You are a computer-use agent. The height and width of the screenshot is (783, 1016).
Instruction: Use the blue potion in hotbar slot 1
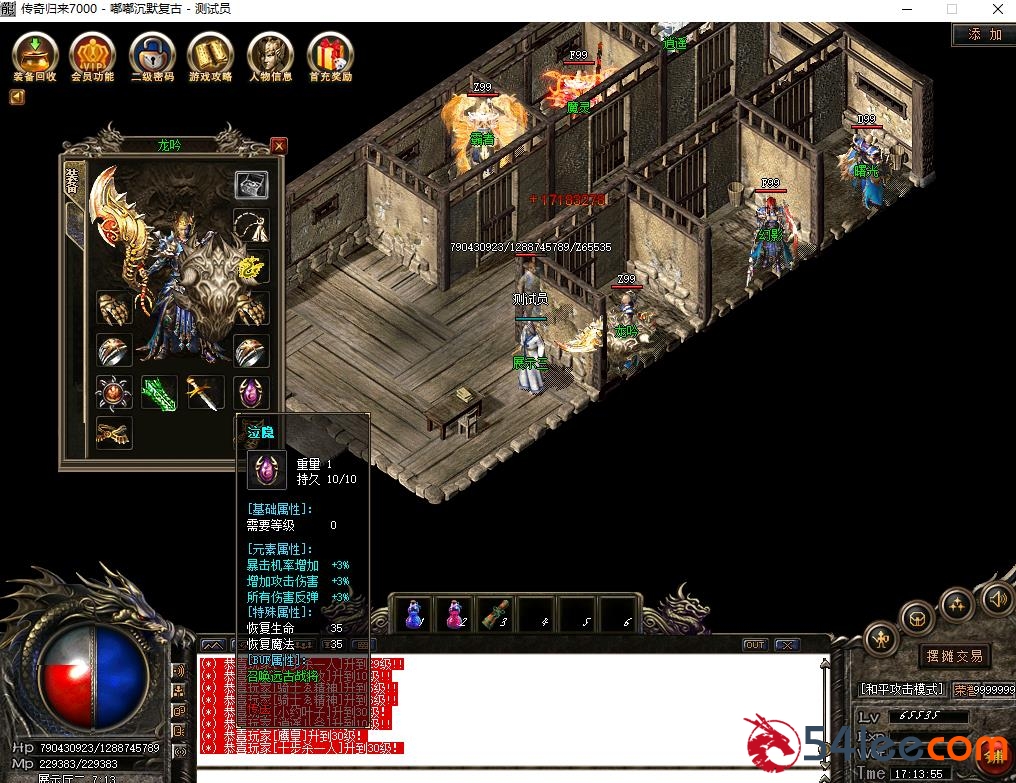click(413, 613)
